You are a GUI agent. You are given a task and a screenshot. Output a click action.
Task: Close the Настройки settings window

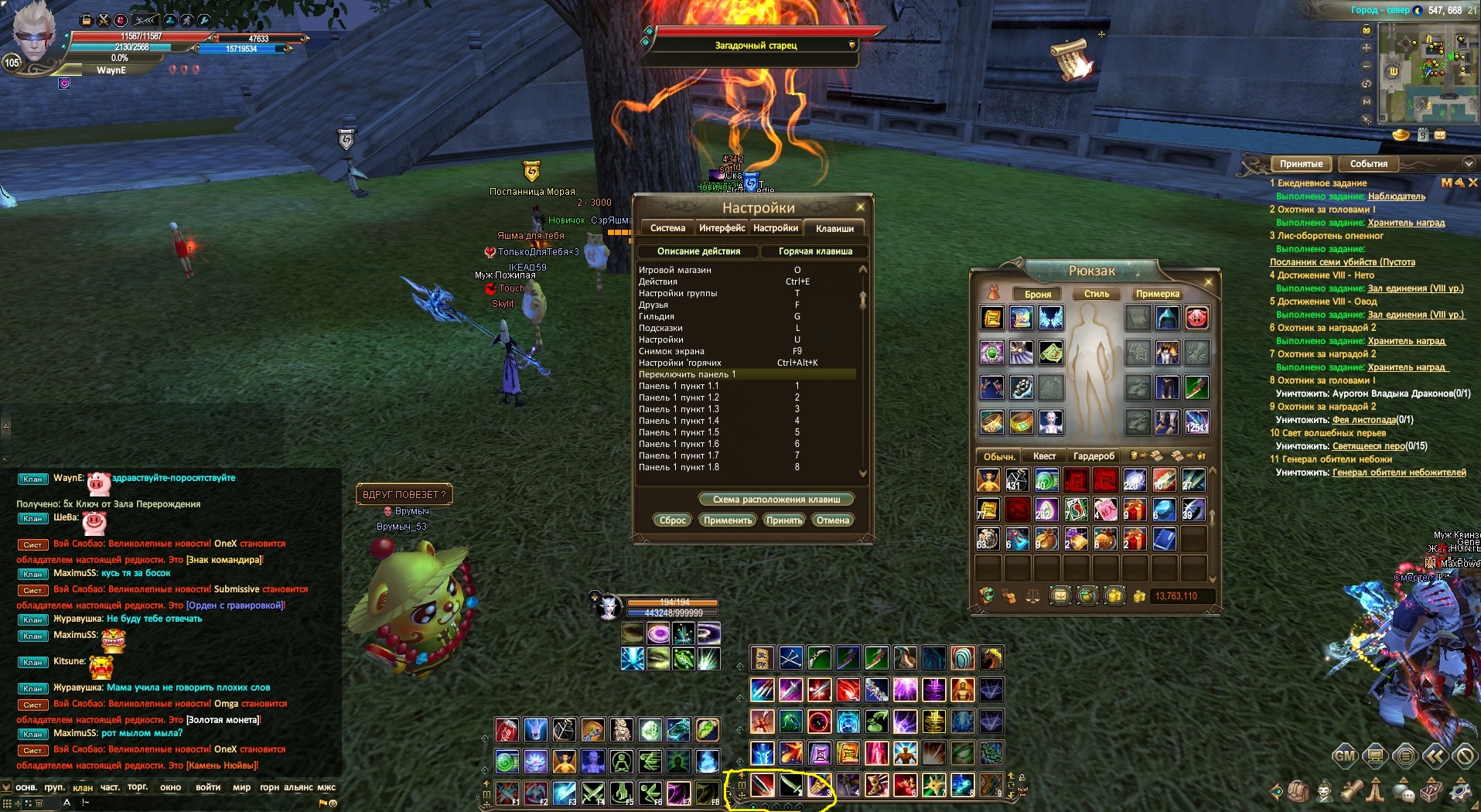860,207
